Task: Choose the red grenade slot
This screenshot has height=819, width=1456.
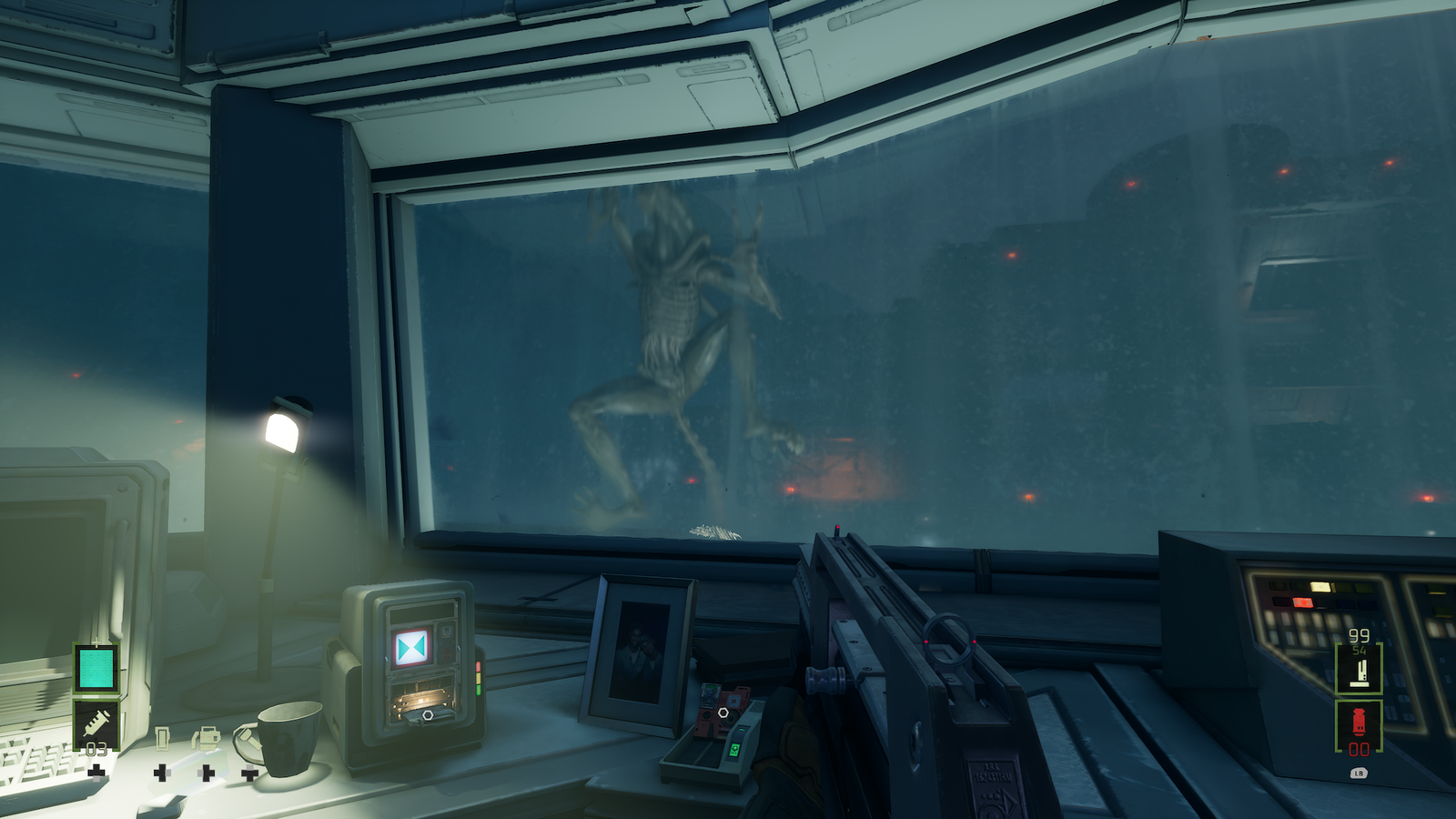Action: (x=1359, y=724)
